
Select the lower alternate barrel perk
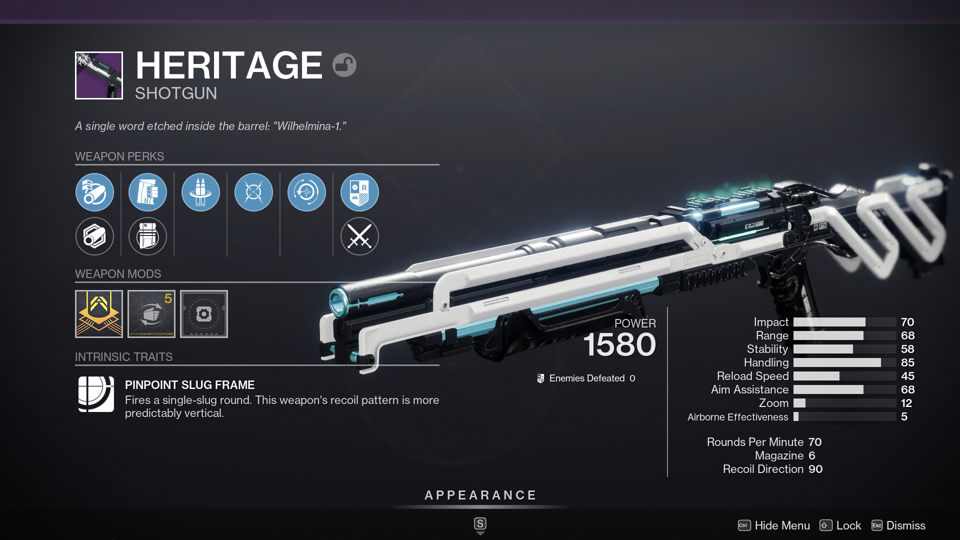(95, 236)
